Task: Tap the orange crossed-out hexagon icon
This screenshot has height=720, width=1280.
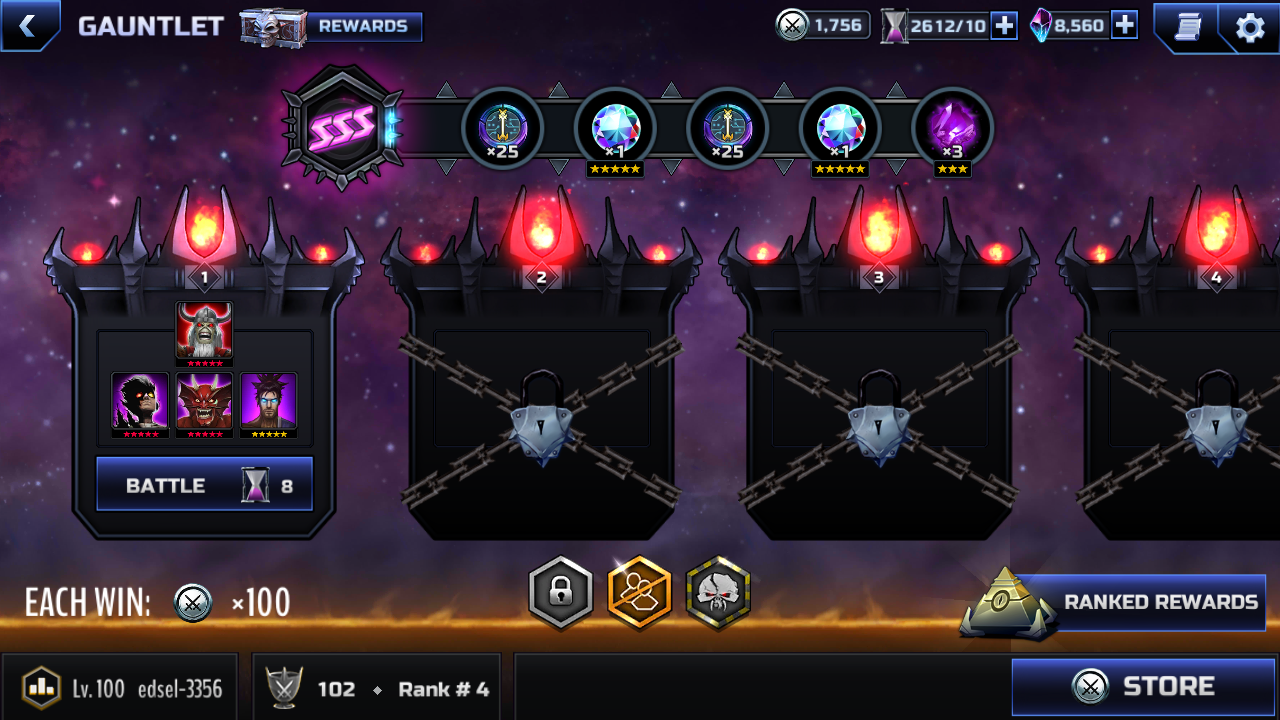Action: (640, 593)
